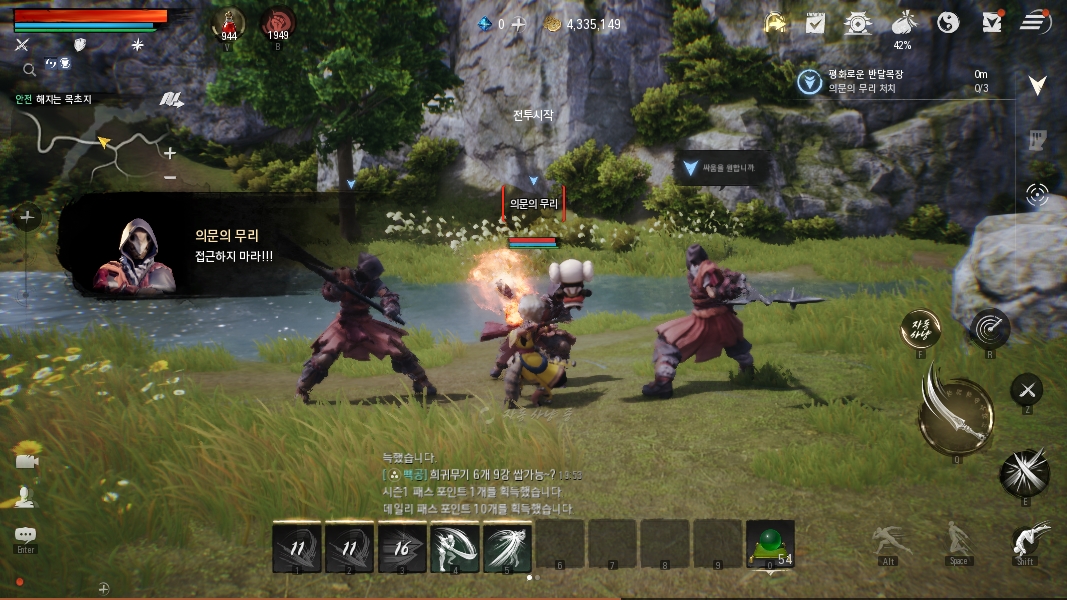The width and height of the screenshot is (1067, 600).
Task: Activate skill slot 5 on the hotbar
Action: click(x=507, y=546)
